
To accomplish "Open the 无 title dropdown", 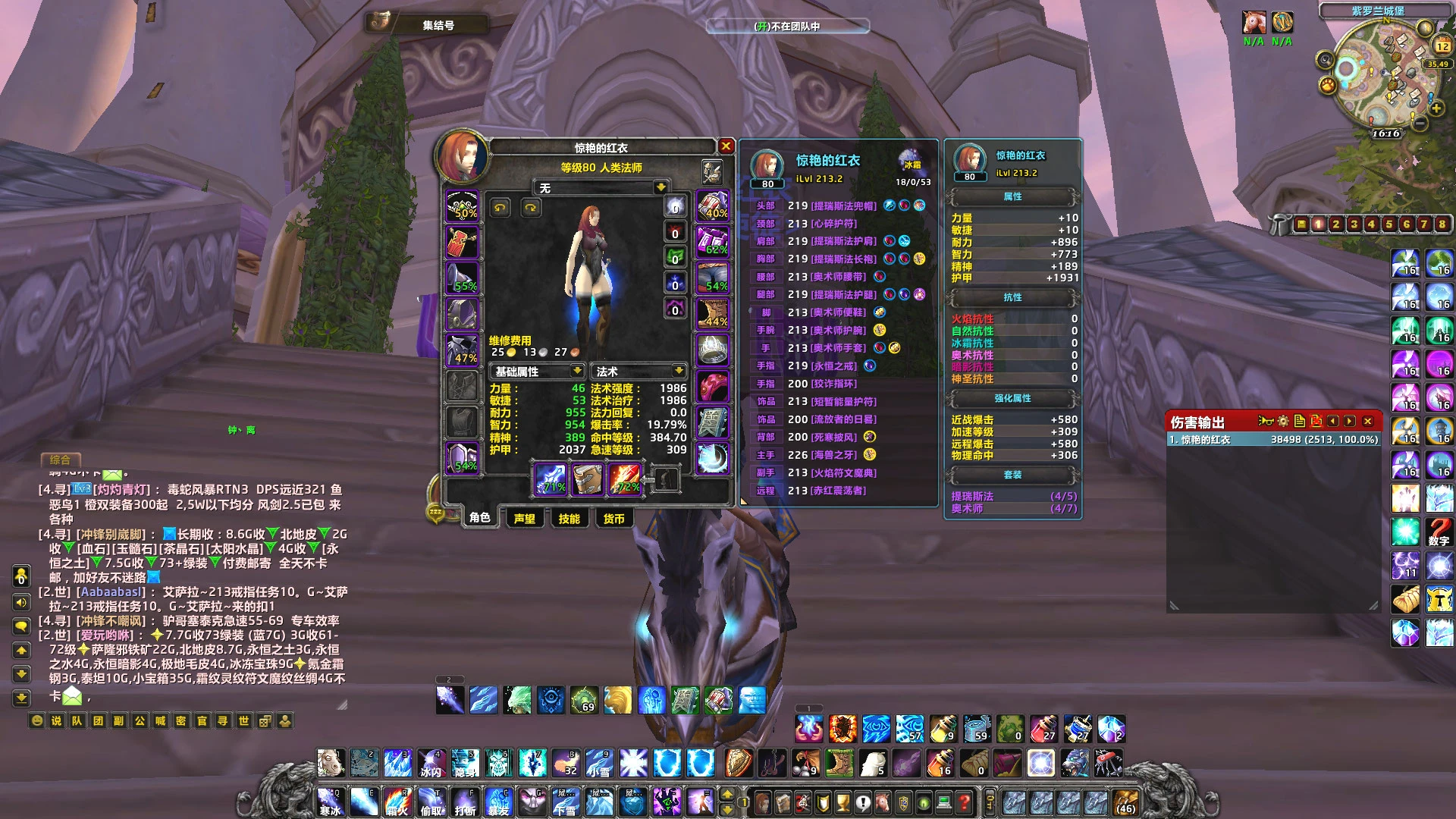I will pos(661,187).
